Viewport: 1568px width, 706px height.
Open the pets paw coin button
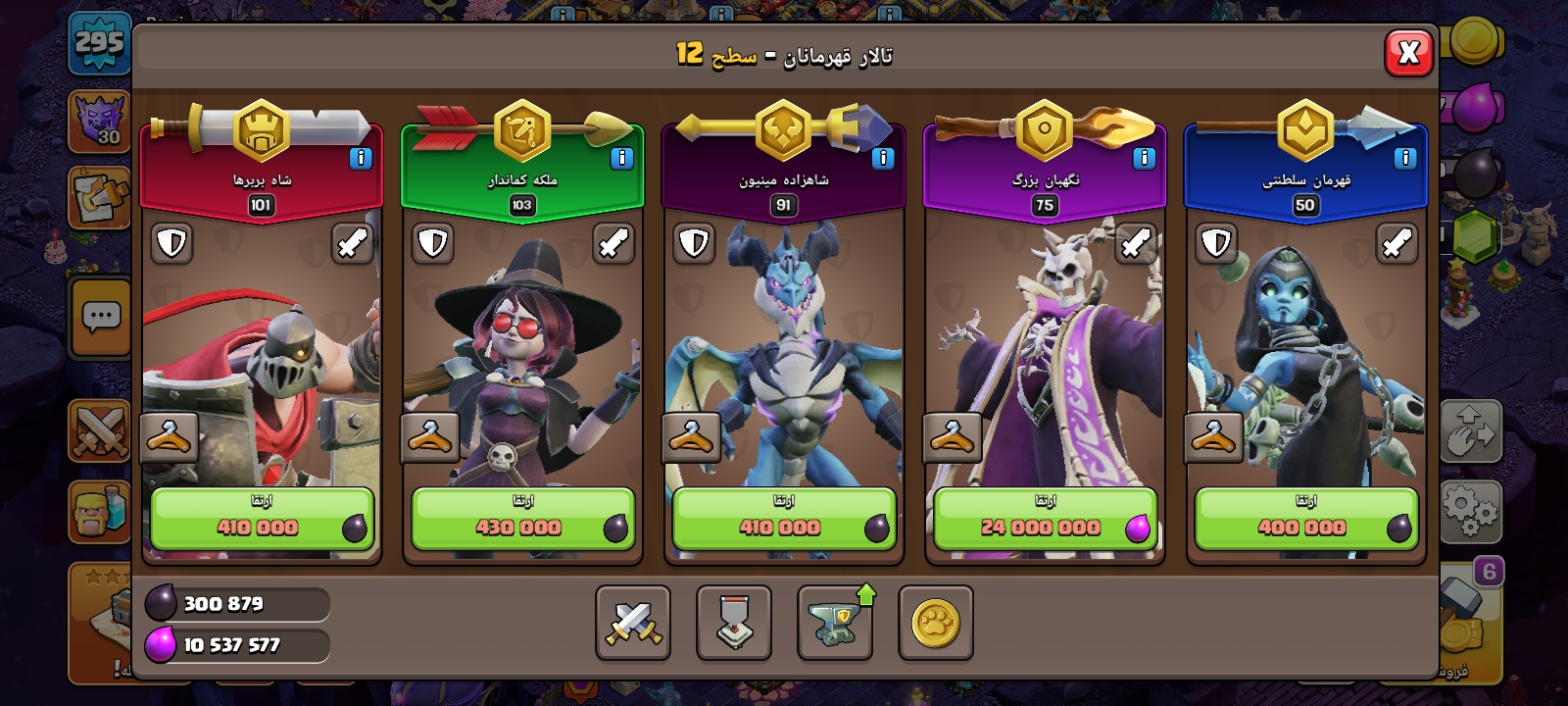pos(936,623)
